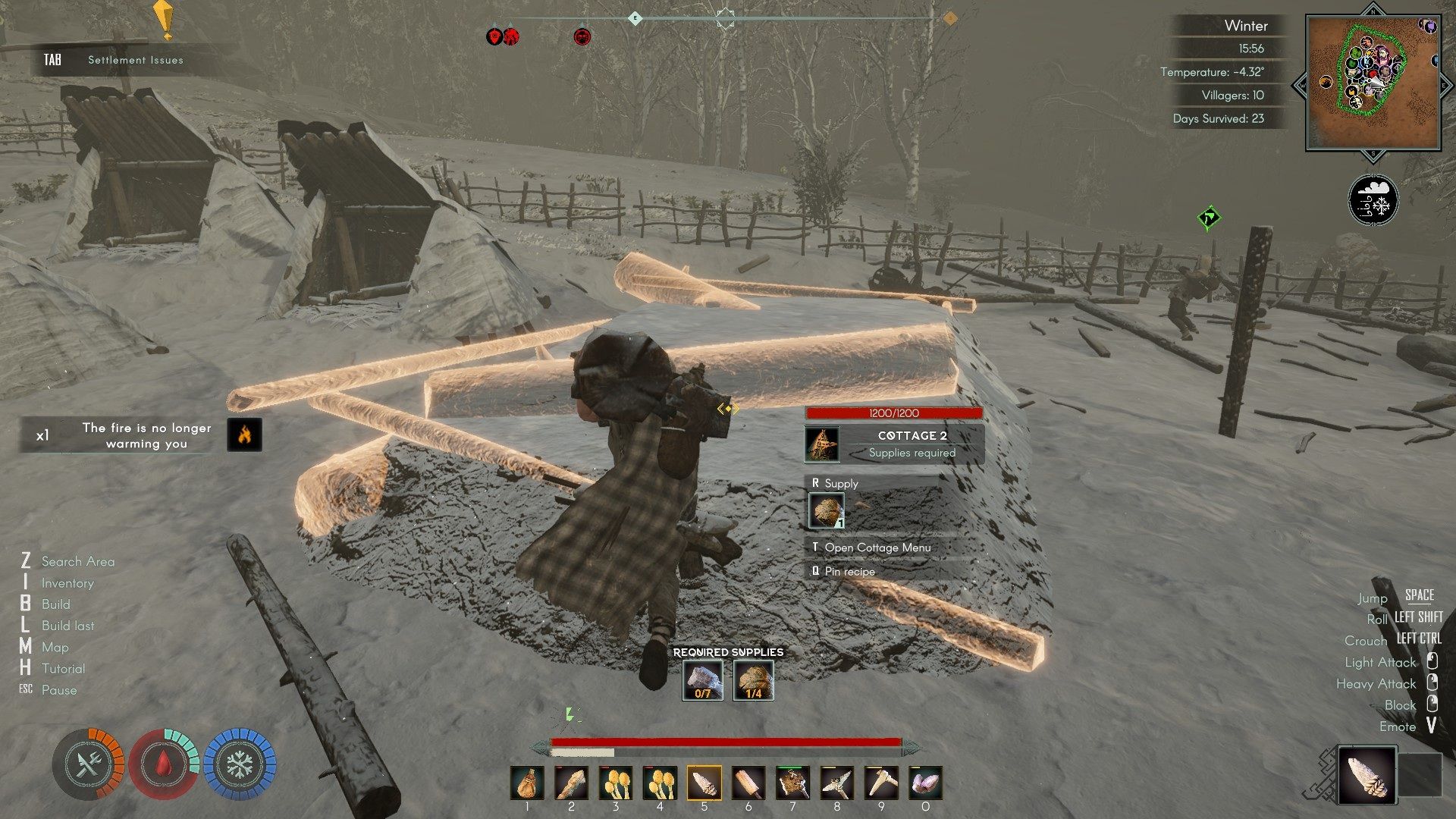Equip the bone hammer tool in slot 9

(x=881, y=783)
